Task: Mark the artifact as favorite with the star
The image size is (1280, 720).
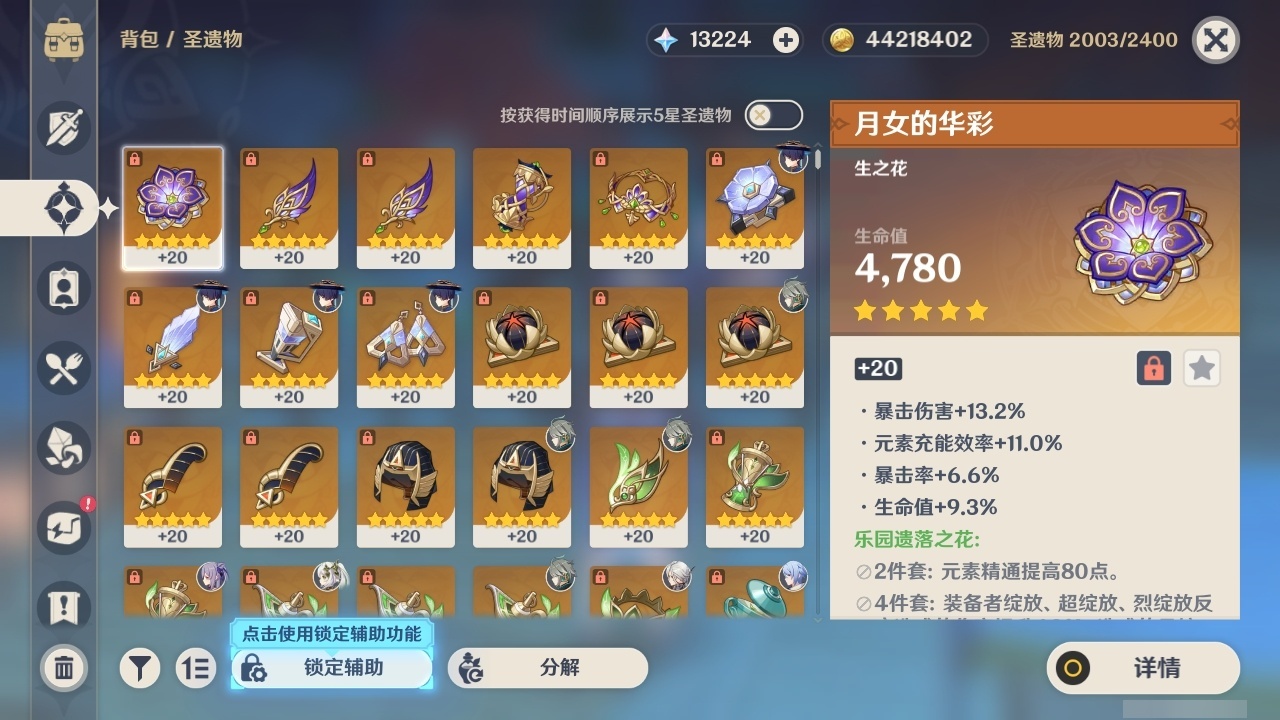Action: click(x=1201, y=368)
